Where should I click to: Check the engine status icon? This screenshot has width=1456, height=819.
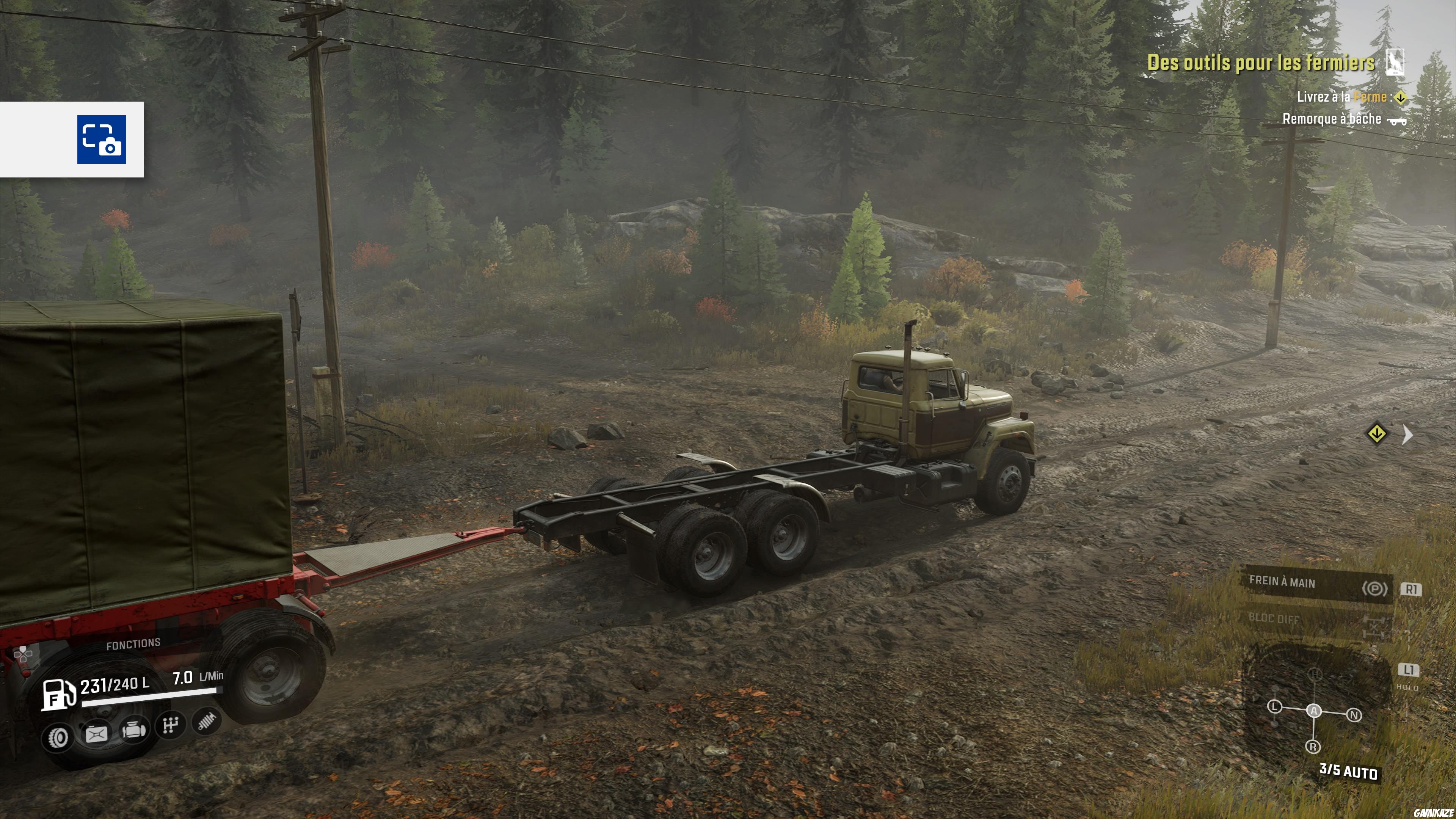[x=134, y=730]
